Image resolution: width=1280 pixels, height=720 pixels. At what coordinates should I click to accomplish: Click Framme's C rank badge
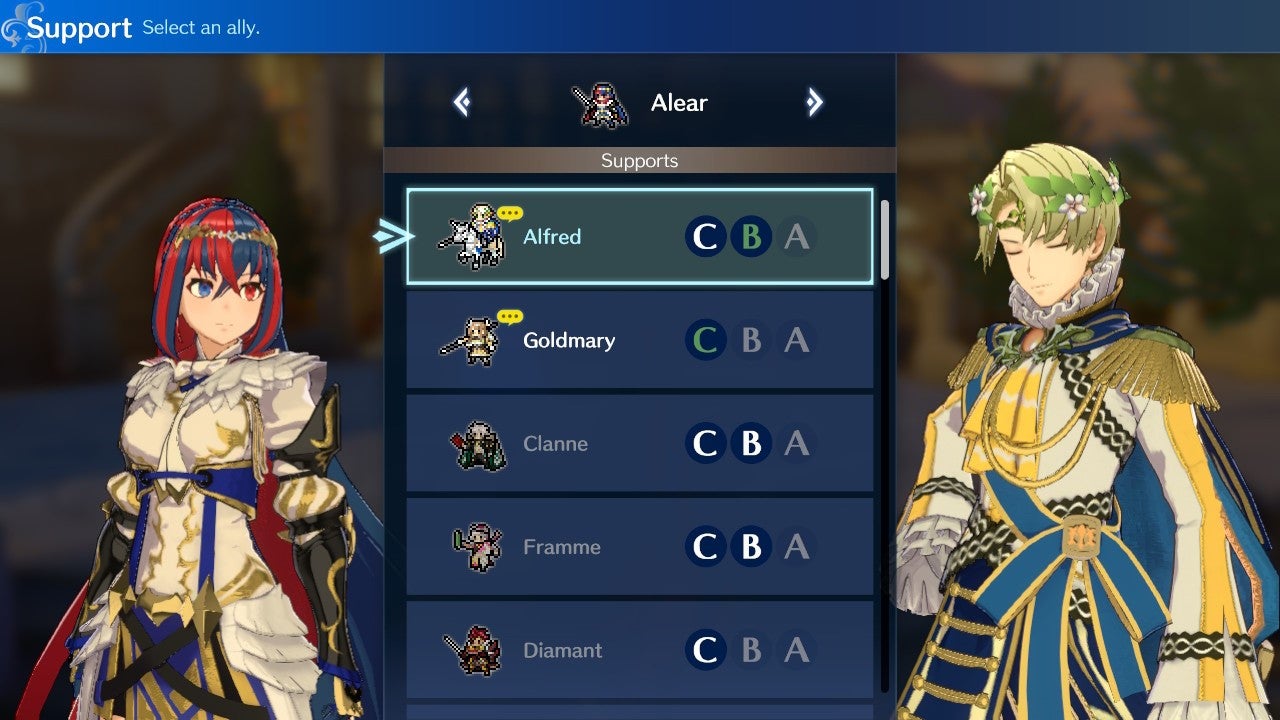pos(705,546)
